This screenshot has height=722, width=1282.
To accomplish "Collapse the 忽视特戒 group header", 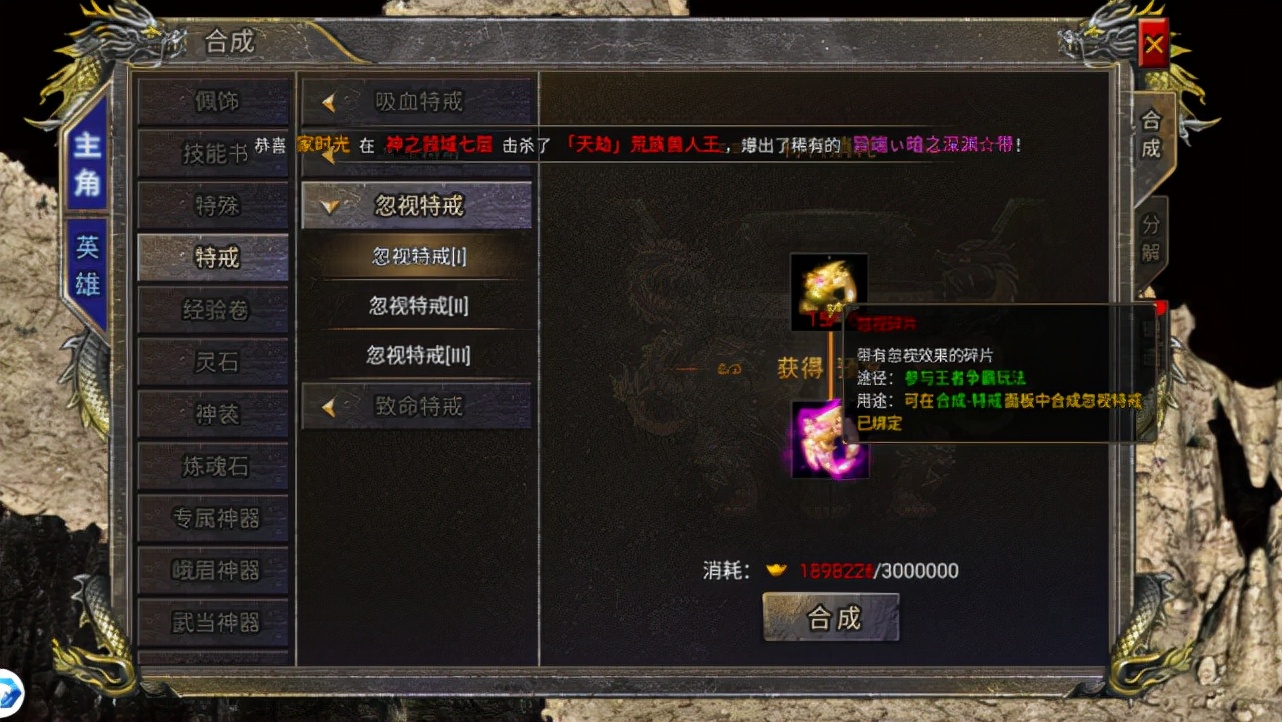I will (x=417, y=205).
